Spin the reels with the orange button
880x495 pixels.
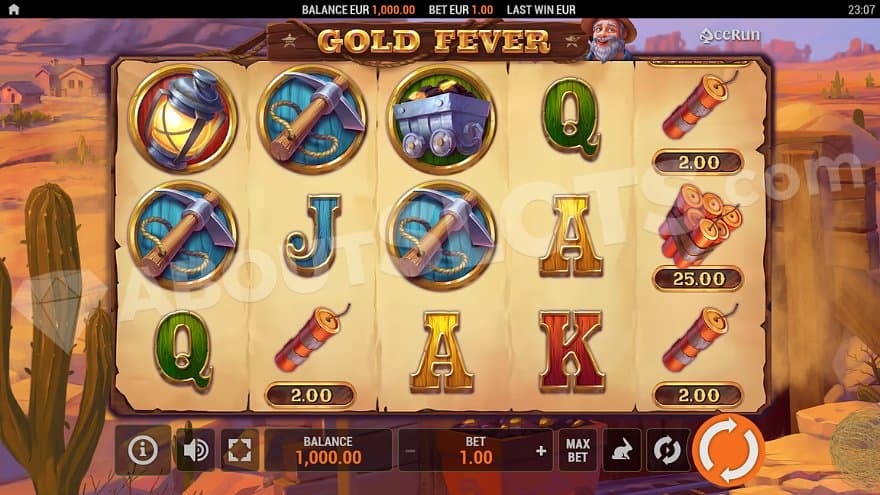pos(728,449)
